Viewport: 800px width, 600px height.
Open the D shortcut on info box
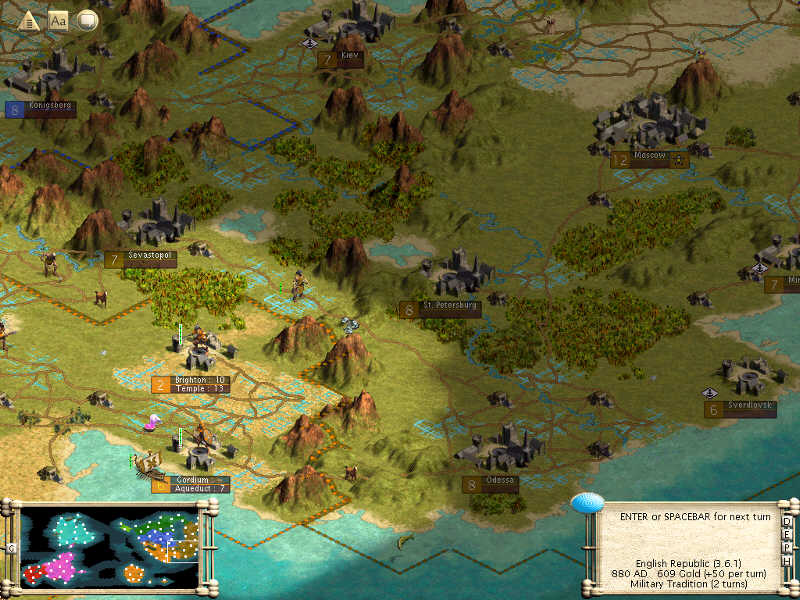click(788, 521)
